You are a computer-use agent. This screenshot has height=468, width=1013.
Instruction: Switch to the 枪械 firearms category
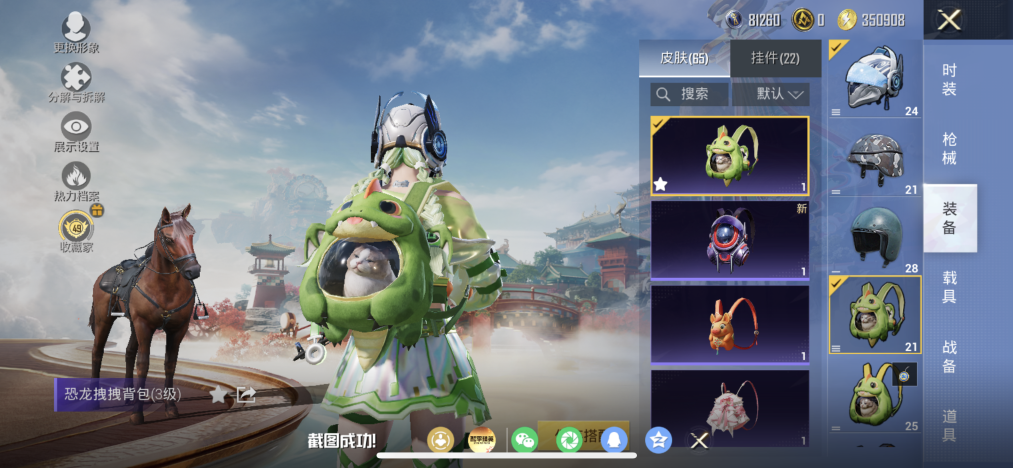(949, 149)
